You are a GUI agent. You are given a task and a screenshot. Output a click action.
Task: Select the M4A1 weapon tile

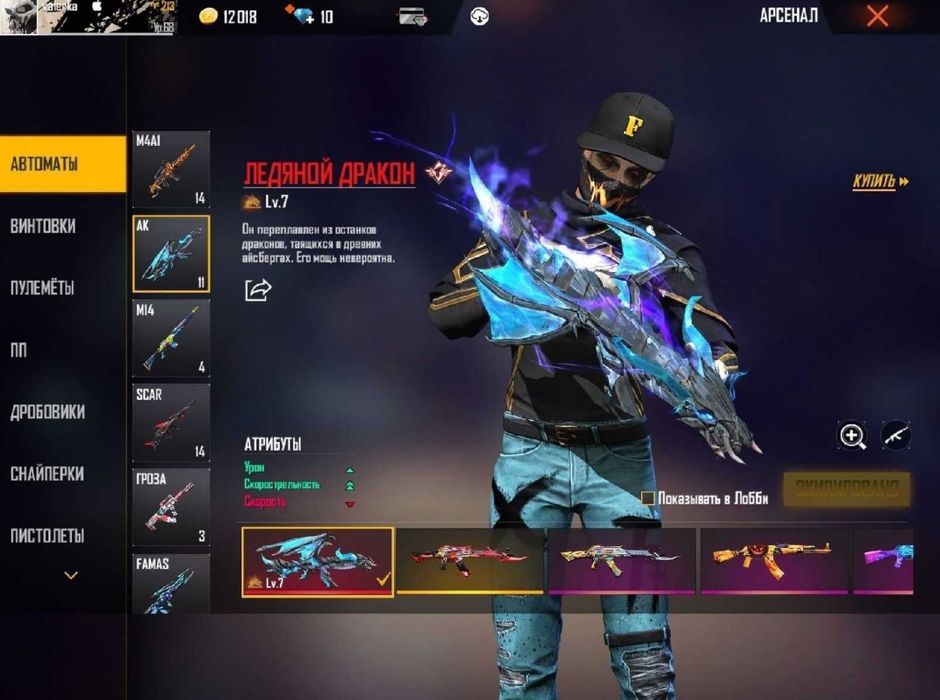click(x=171, y=169)
